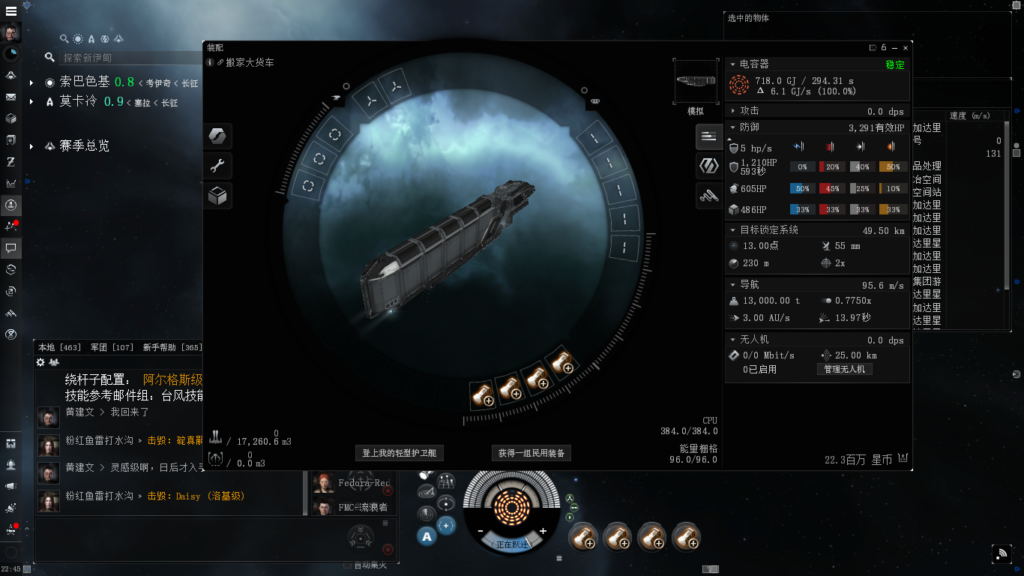The width and height of the screenshot is (1024, 576).
Task: Click the 获得一组民用装备 button
Action: click(532, 453)
